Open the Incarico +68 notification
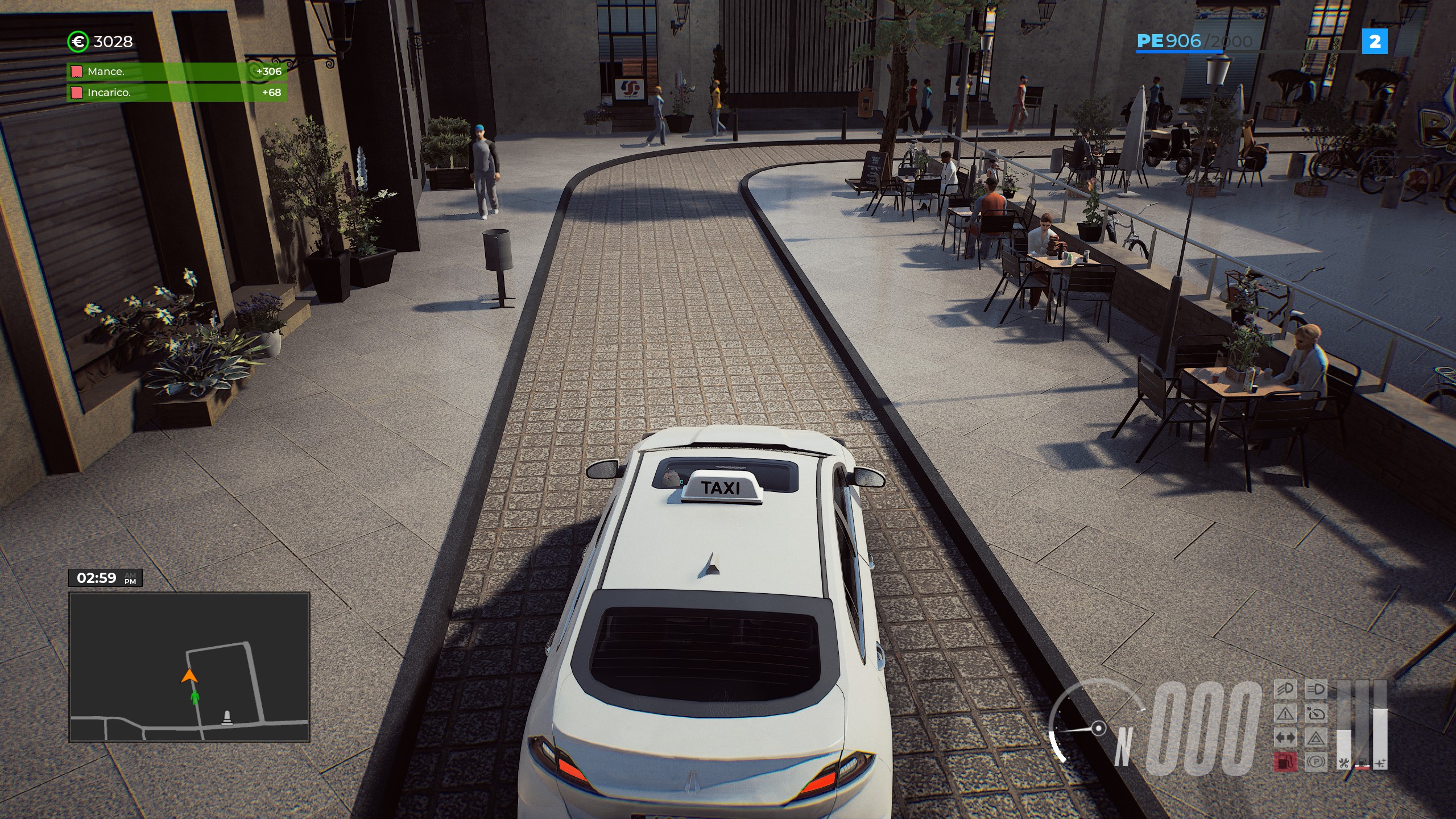Viewport: 1456px width, 819px height. coord(177,93)
